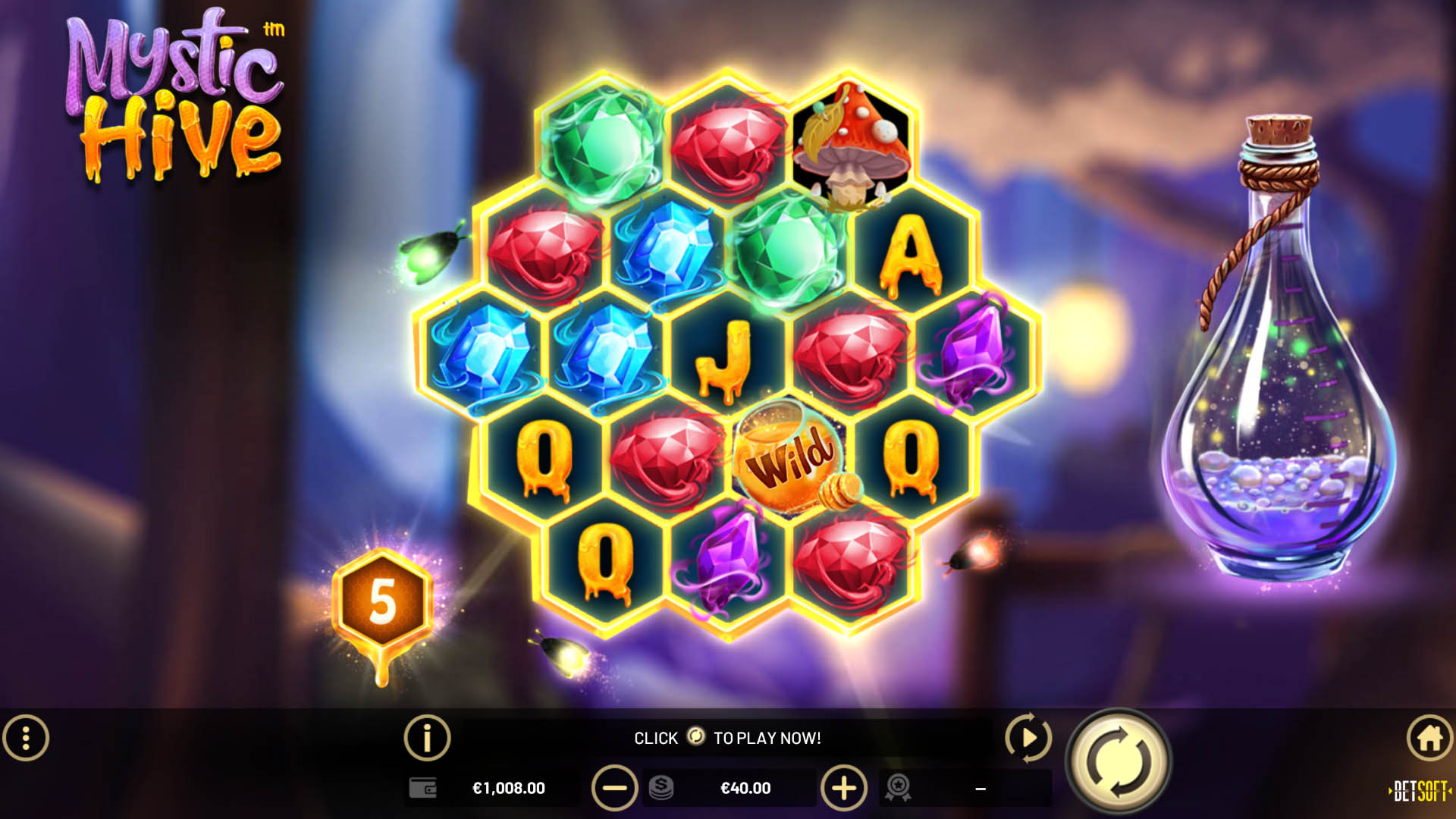This screenshot has width=1456, height=819.
Task: Return to the lobby via home button
Action: click(x=1429, y=737)
